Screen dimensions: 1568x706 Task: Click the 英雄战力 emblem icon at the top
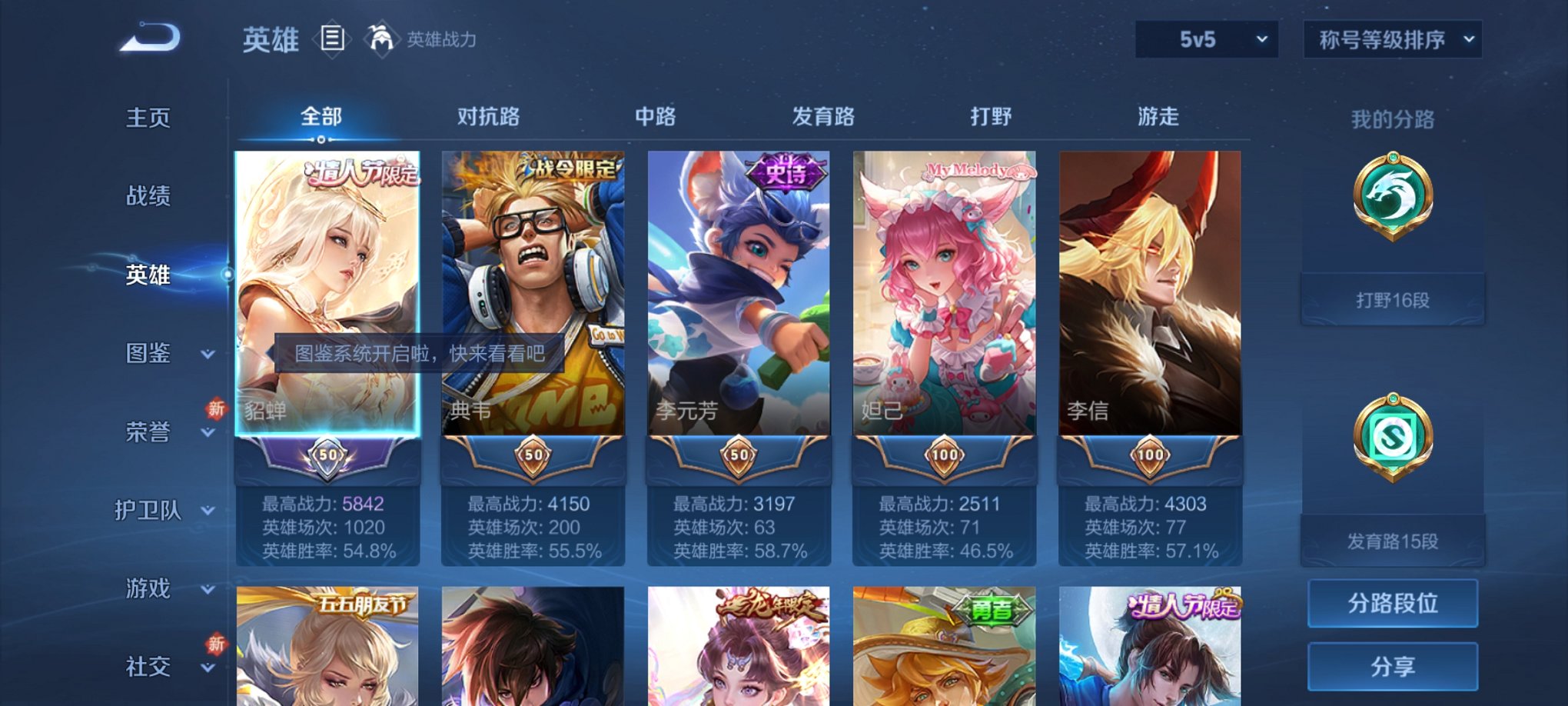381,37
